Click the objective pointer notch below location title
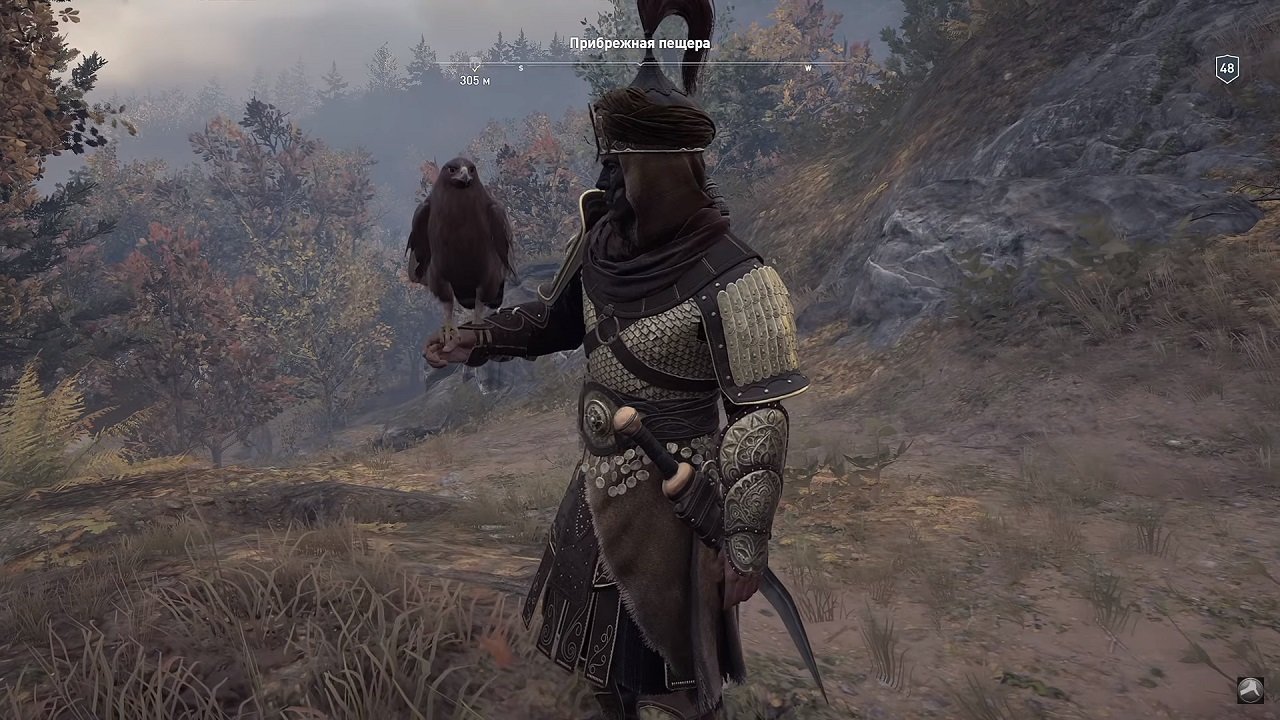The width and height of the screenshot is (1280, 720). click(x=641, y=63)
